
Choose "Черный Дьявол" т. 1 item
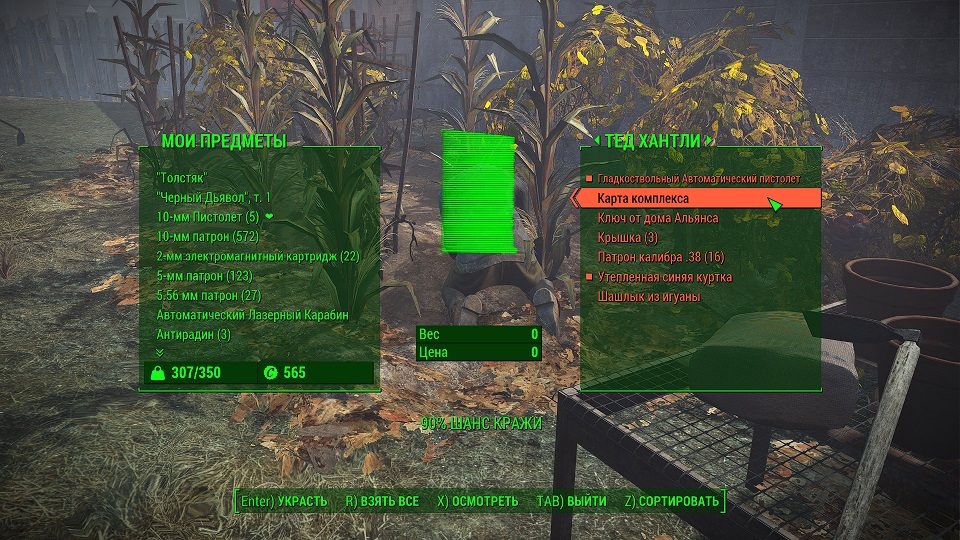[214, 197]
